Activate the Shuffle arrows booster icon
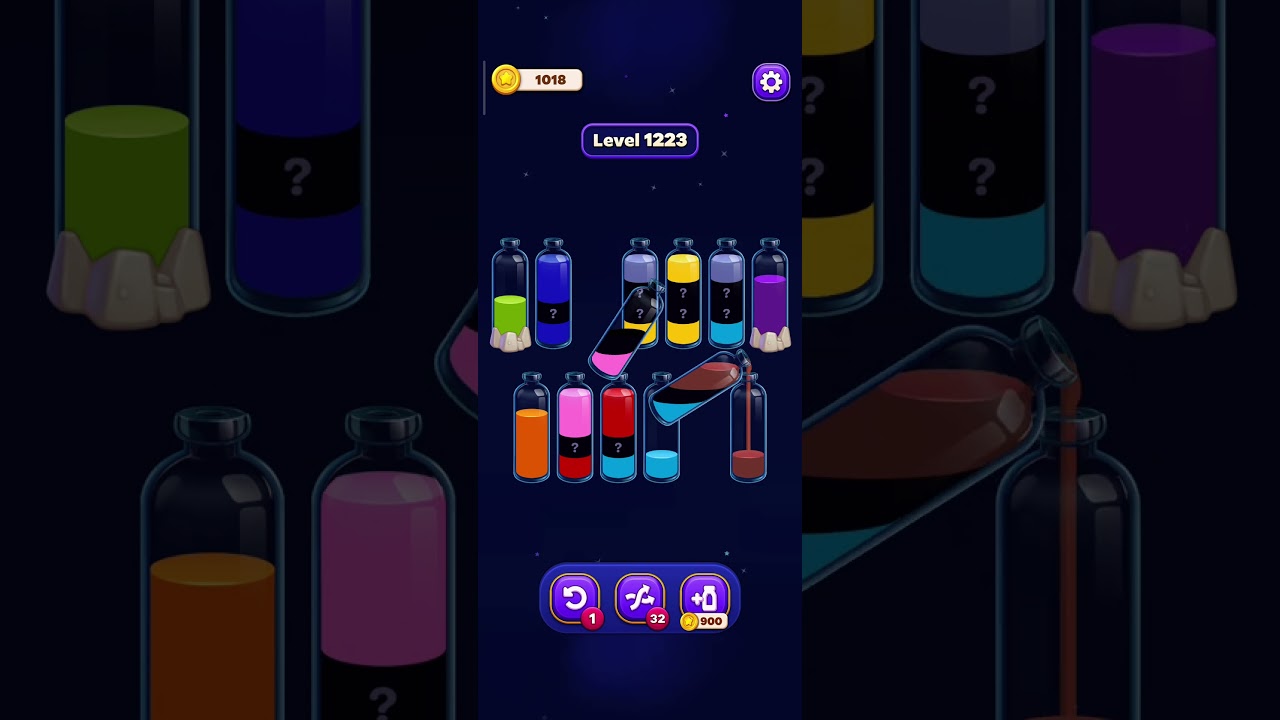1280x720 pixels. click(x=640, y=598)
